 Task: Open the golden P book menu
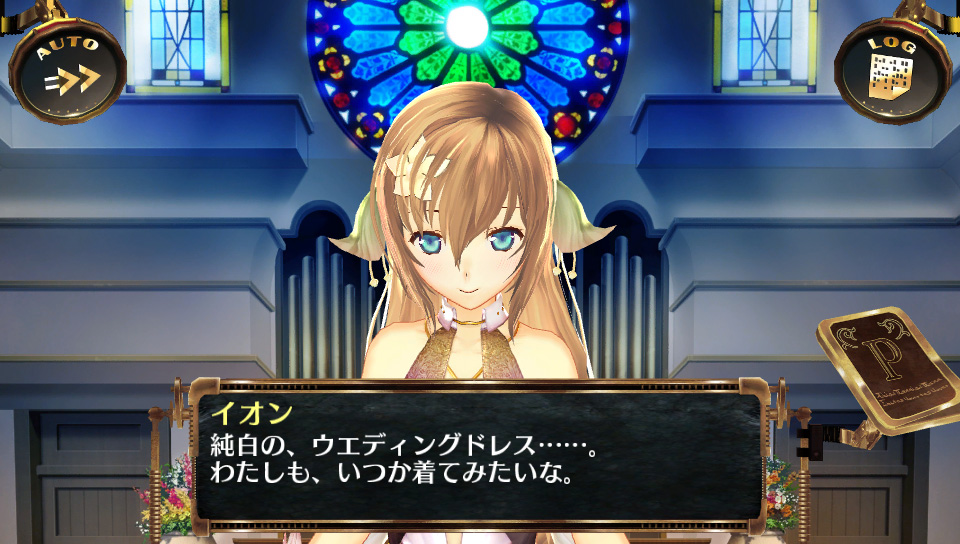coord(886,372)
